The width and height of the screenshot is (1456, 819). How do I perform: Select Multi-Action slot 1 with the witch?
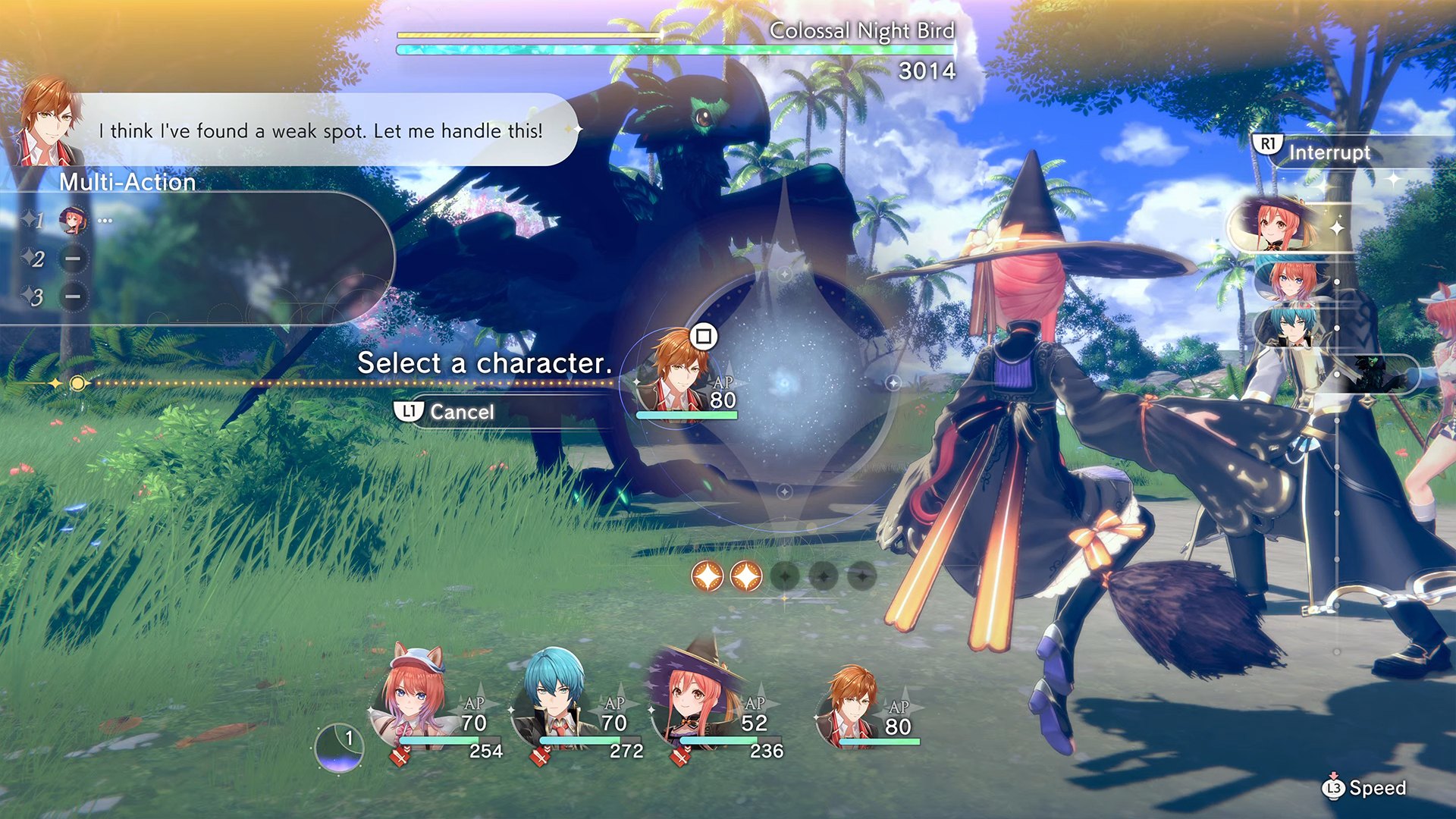73,221
